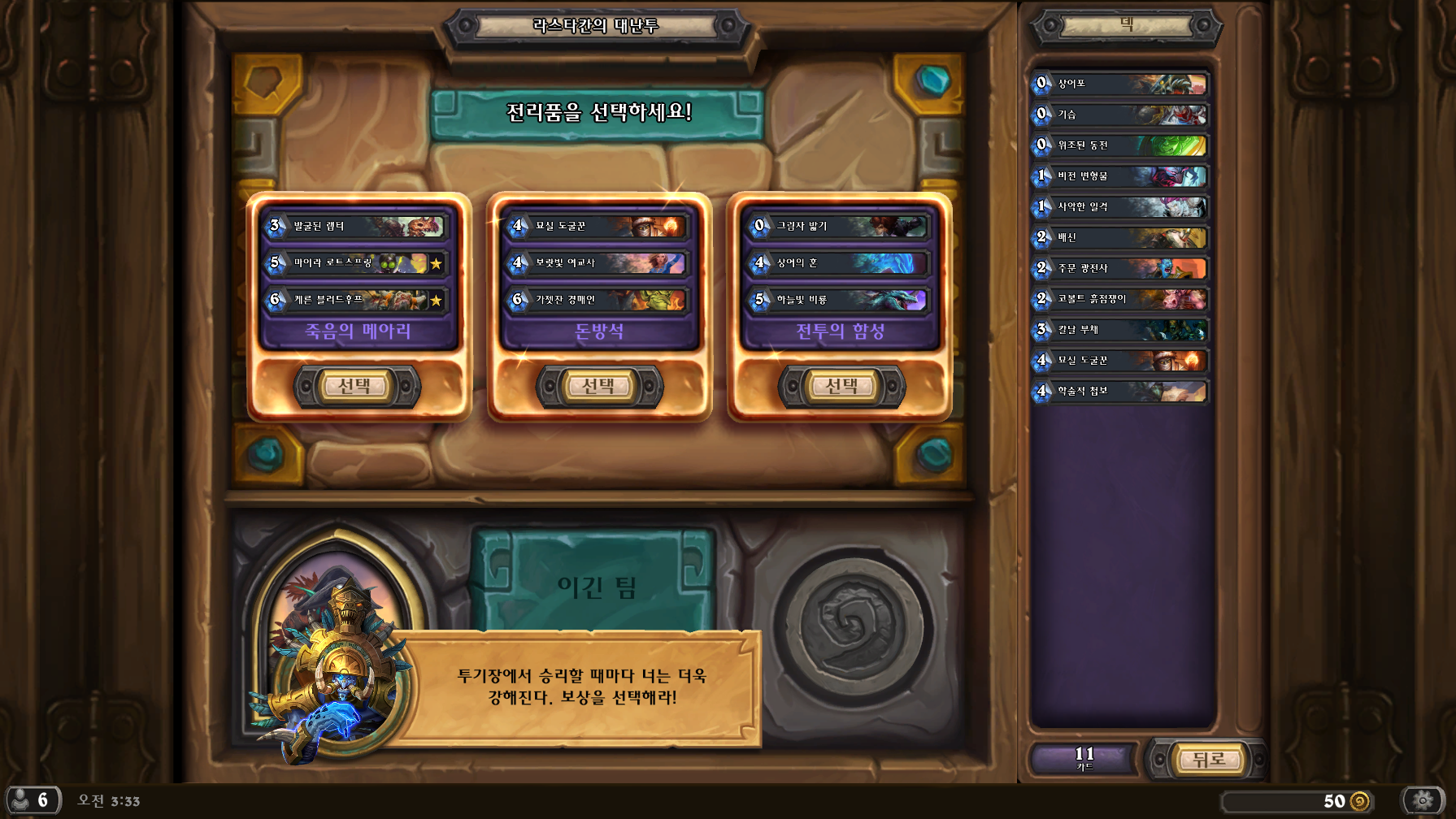The height and width of the screenshot is (819, 1456).
Task: Choose 선택 under the 전투의 함성 bundle
Action: [841, 387]
